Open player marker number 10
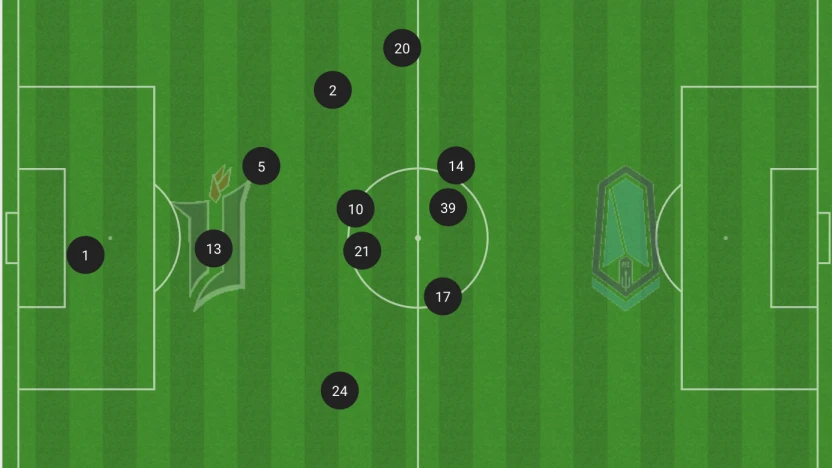Image resolution: width=832 pixels, height=468 pixels. tap(356, 209)
